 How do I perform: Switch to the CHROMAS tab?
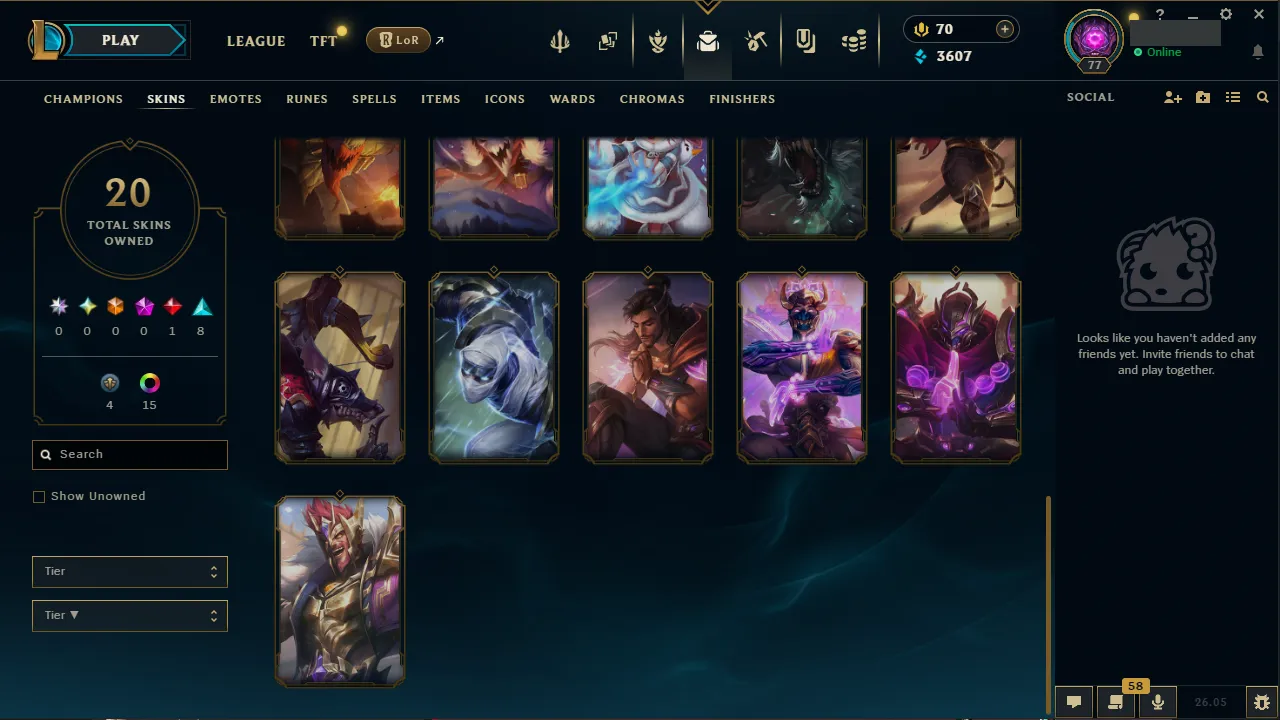coord(652,99)
